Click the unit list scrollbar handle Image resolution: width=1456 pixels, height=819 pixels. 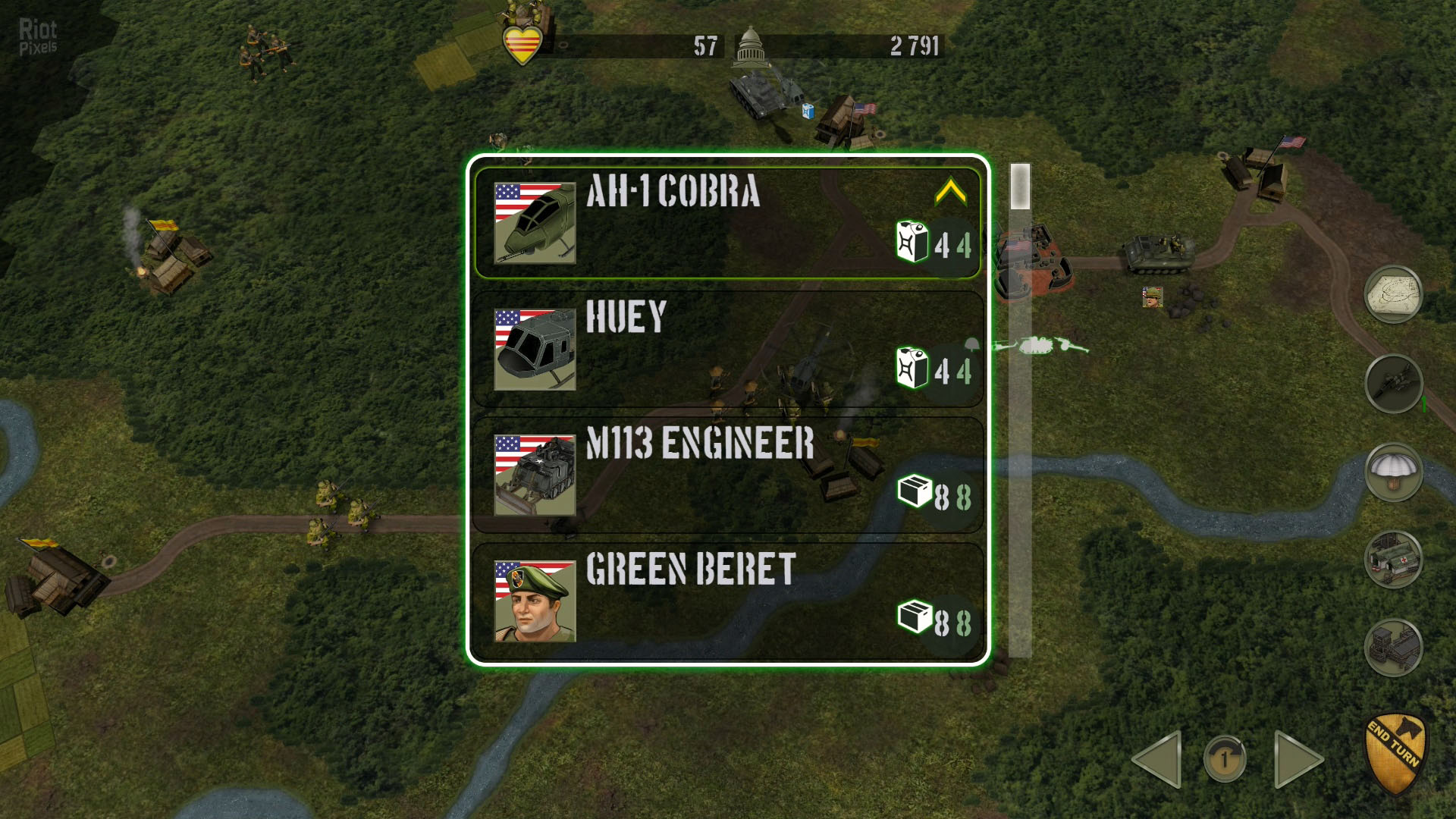click(1020, 187)
